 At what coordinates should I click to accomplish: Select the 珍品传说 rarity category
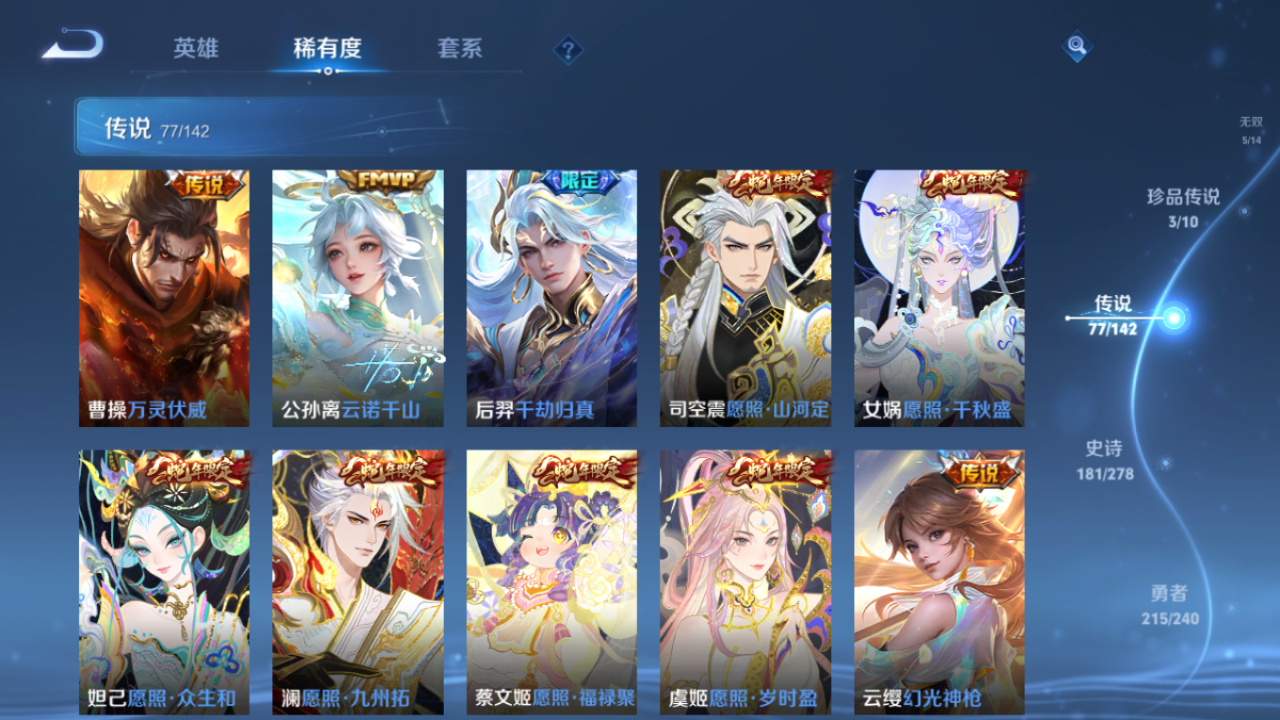1183,207
